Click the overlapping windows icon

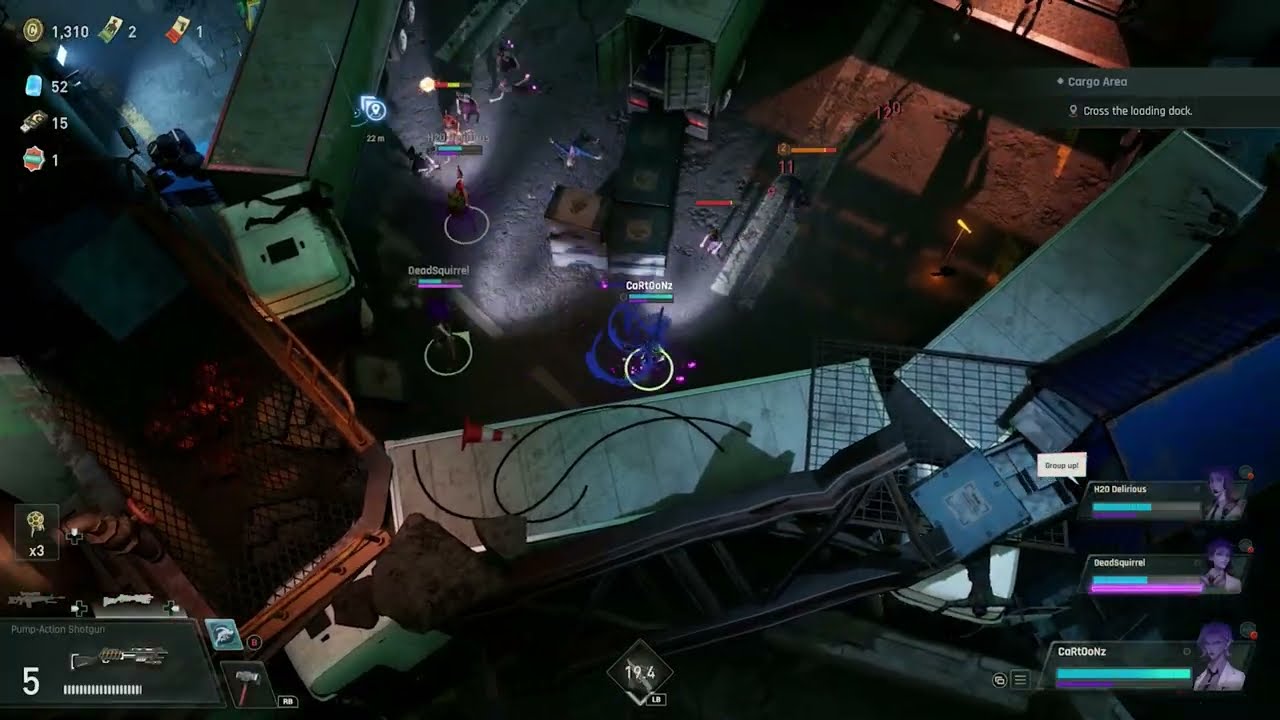[x=999, y=680]
